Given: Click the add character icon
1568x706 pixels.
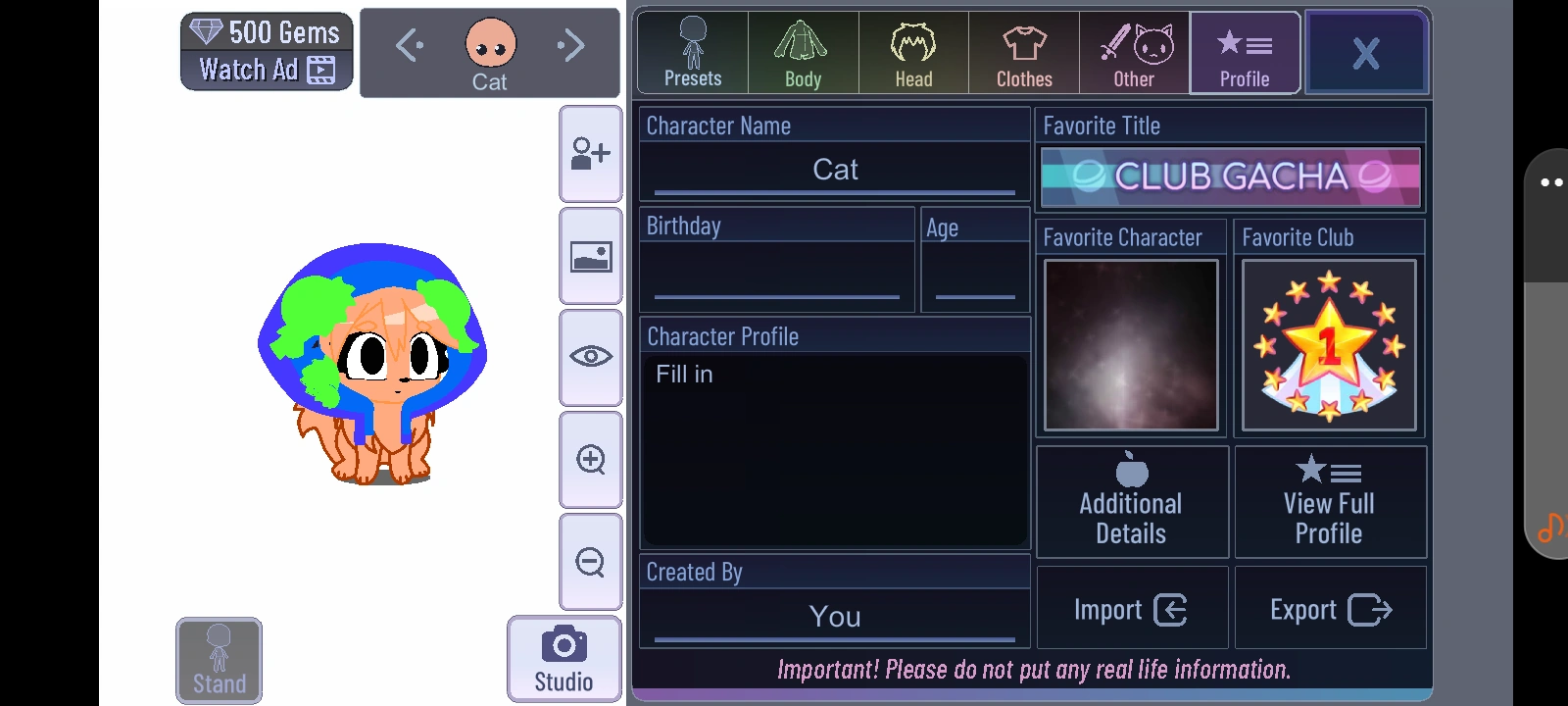Looking at the screenshot, I should pos(590,154).
